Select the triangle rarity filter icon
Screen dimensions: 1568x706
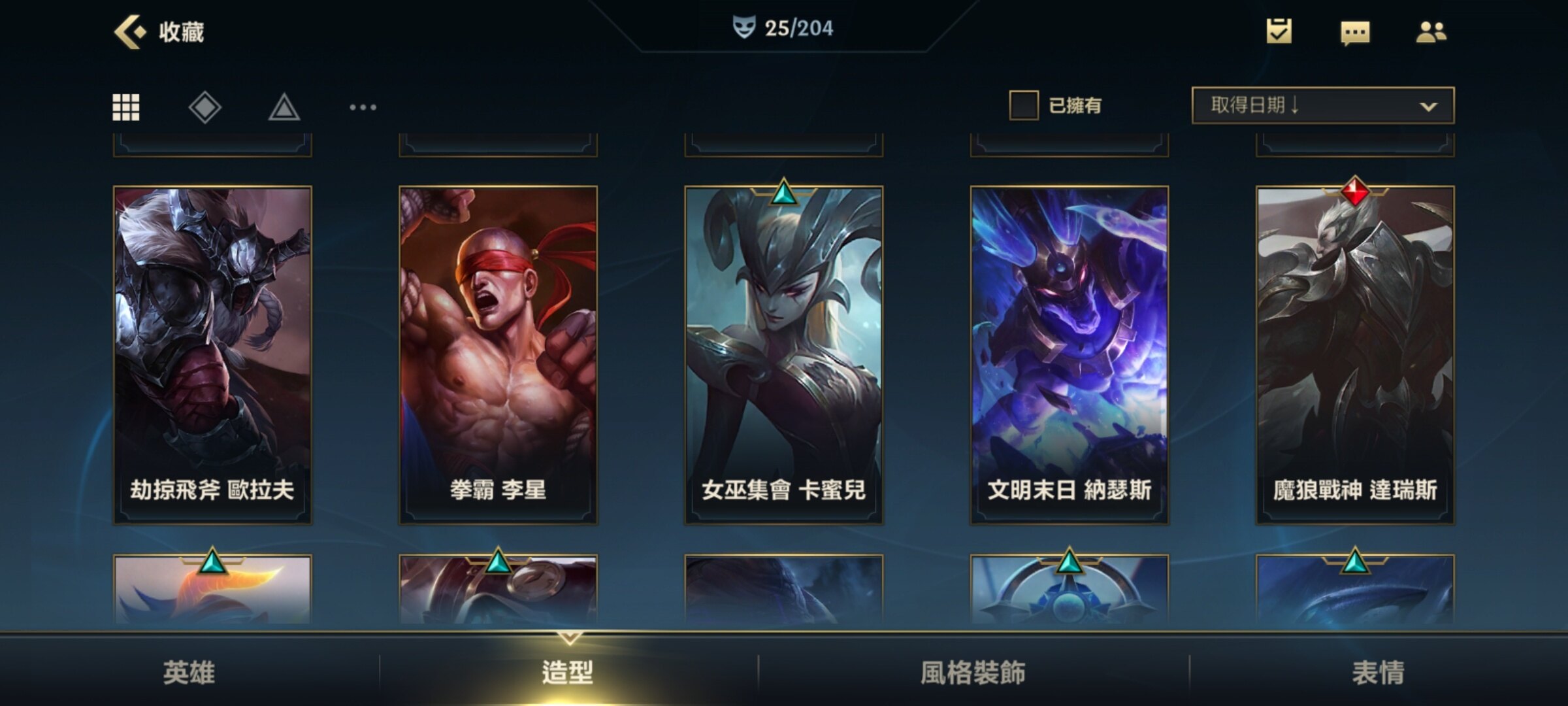coord(284,107)
